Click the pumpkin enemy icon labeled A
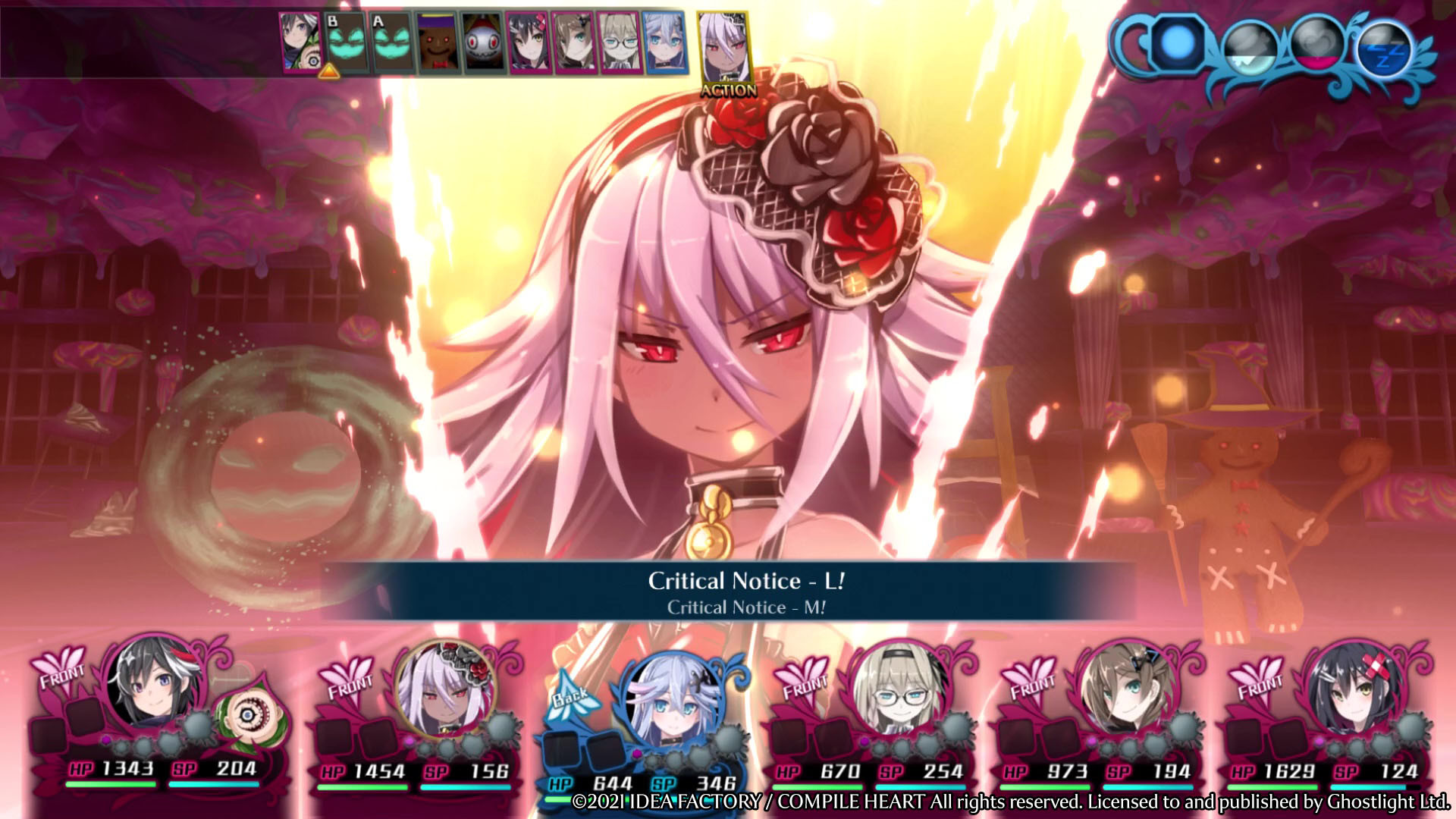 (392, 42)
